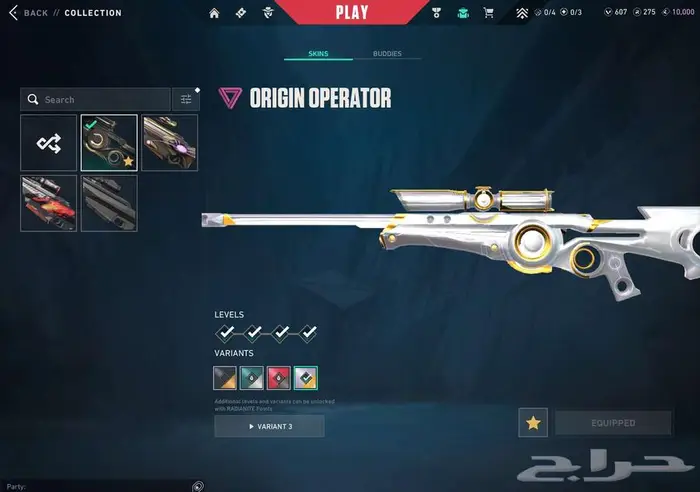Pick the red dragon Operator skin

pyautogui.click(x=49, y=203)
